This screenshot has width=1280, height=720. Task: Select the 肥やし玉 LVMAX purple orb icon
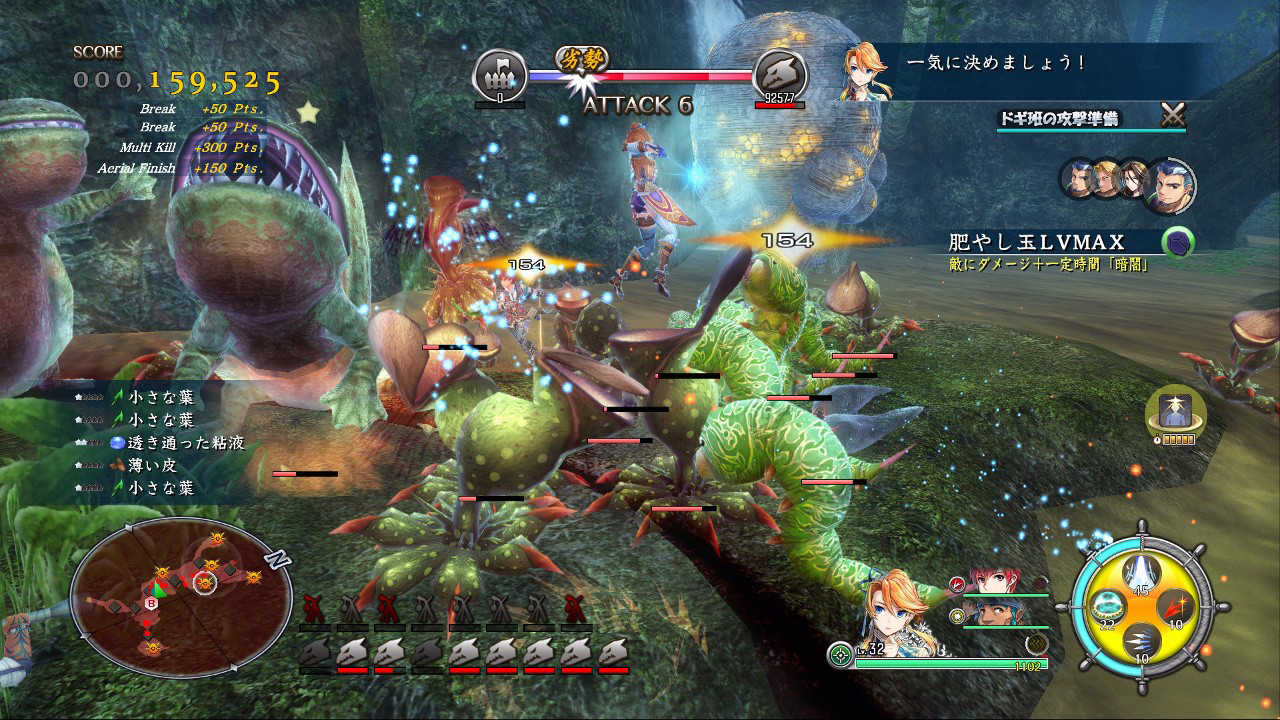(x=1177, y=243)
